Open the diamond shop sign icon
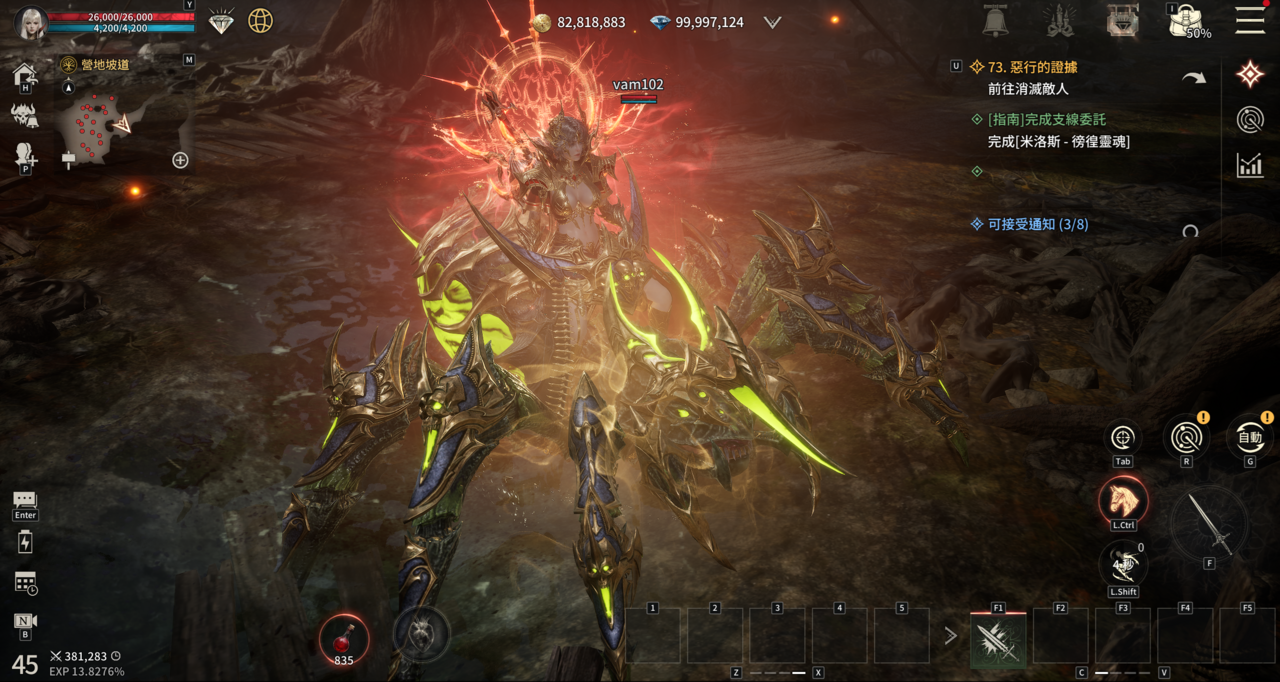This screenshot has width=1280, height=682. [x=222, y=21]
